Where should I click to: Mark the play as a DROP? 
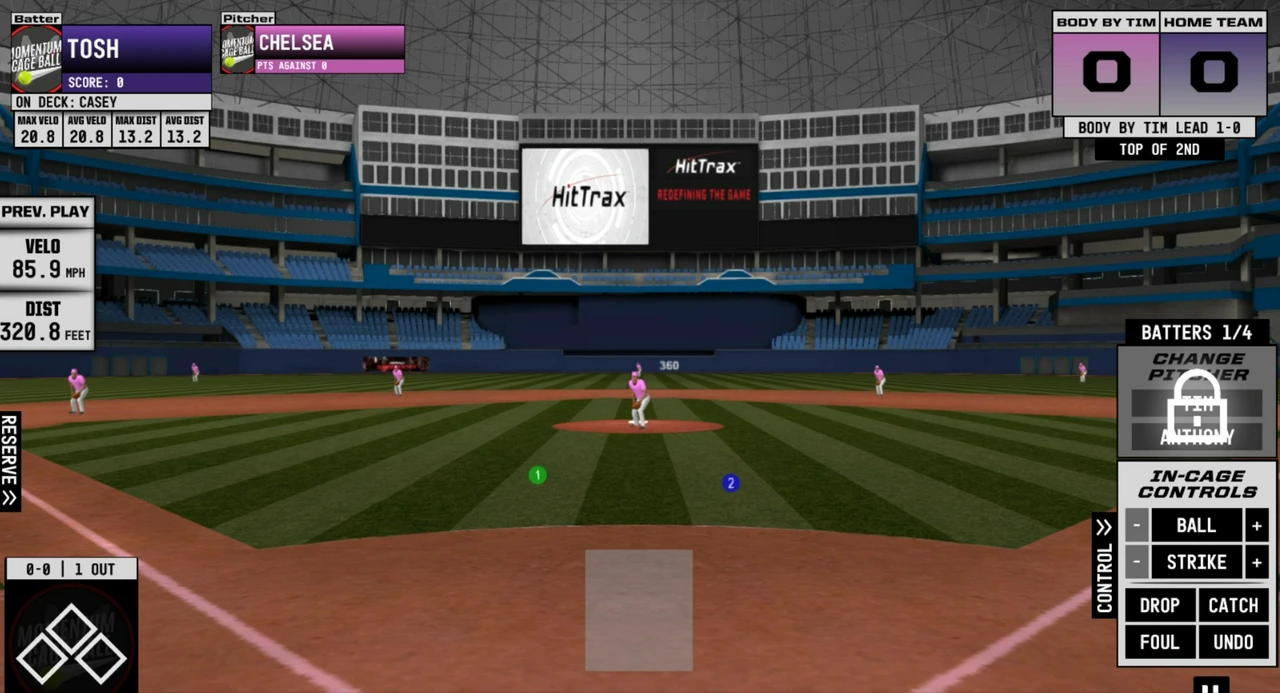pos(1159,605)
